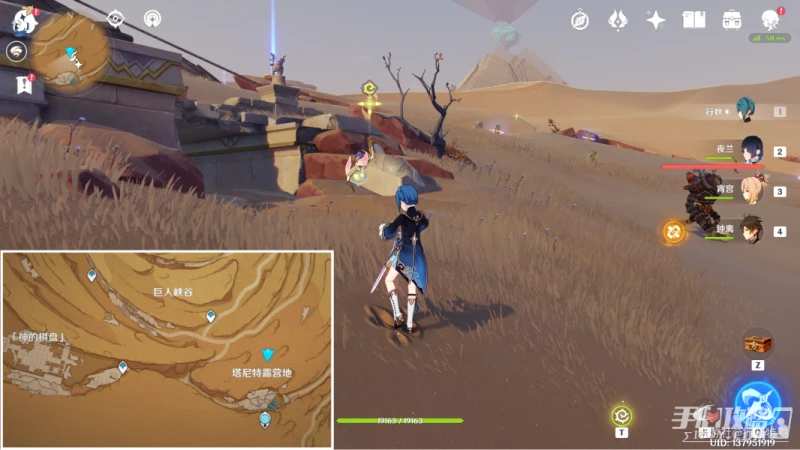800x450 pixels.
Task: Open the compass events icon
Action: pyautogui.click(x=580, y=20)
